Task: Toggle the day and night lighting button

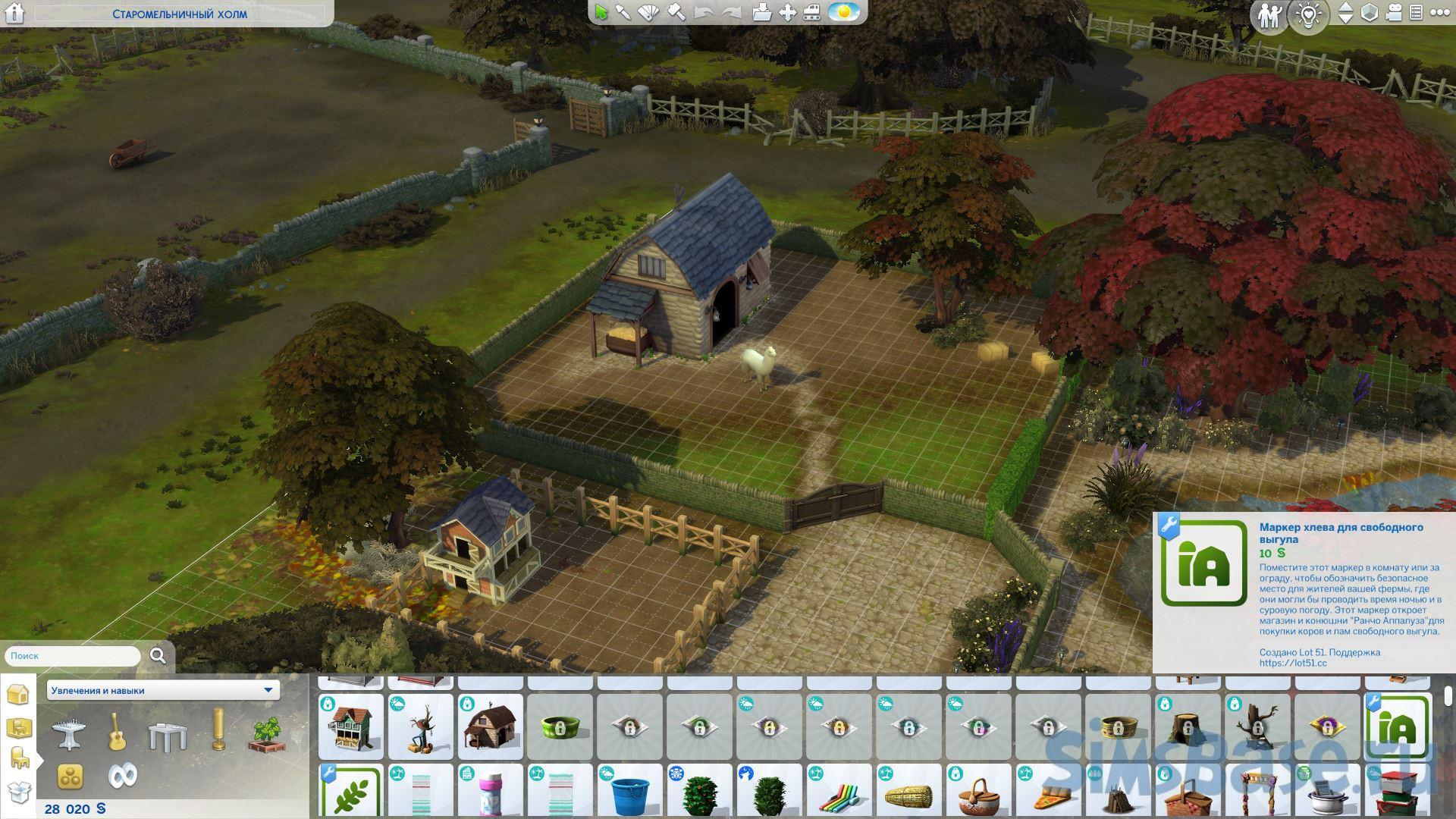Action: coord(843,13)
